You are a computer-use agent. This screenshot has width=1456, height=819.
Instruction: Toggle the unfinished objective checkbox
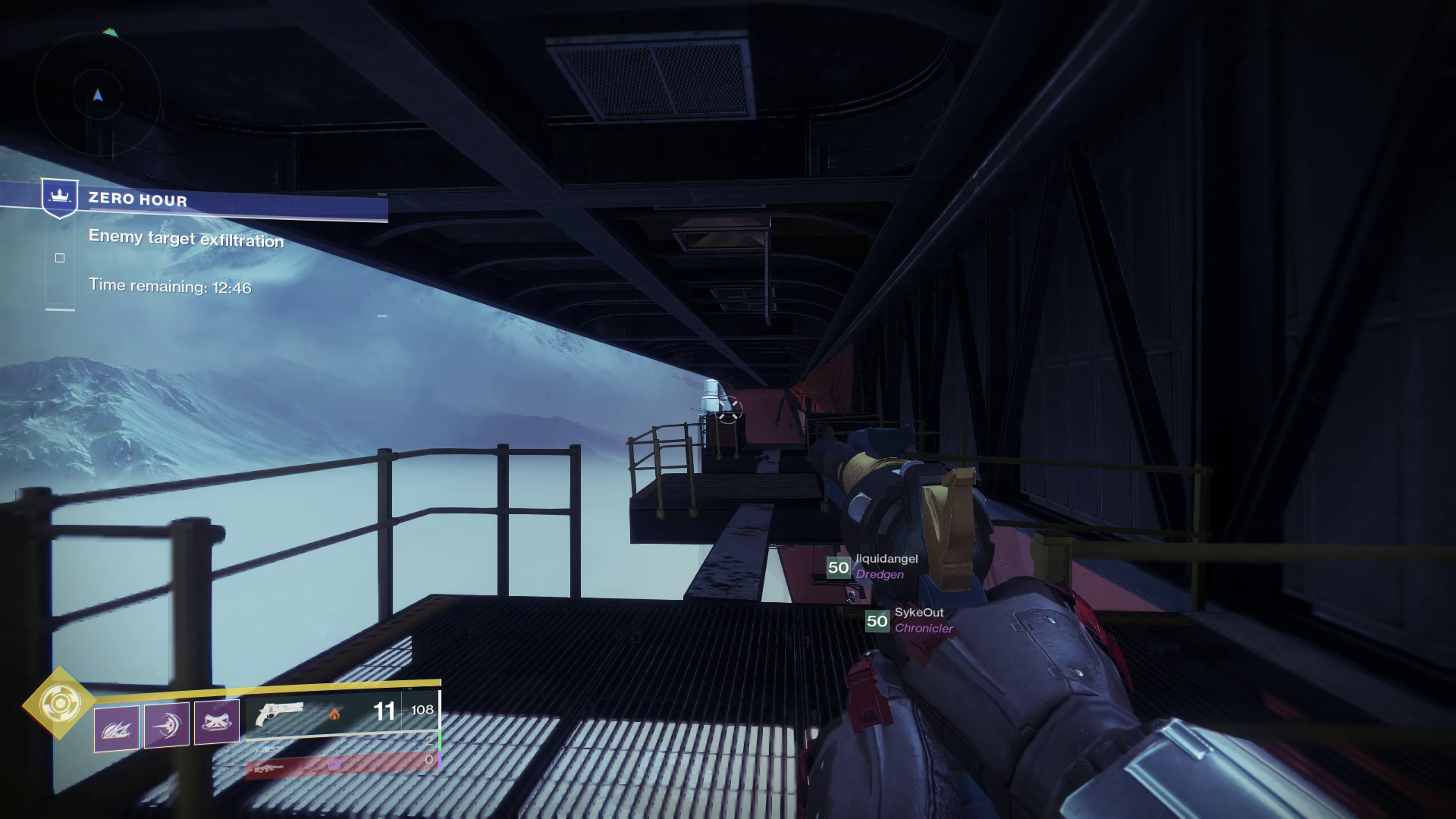60,259
